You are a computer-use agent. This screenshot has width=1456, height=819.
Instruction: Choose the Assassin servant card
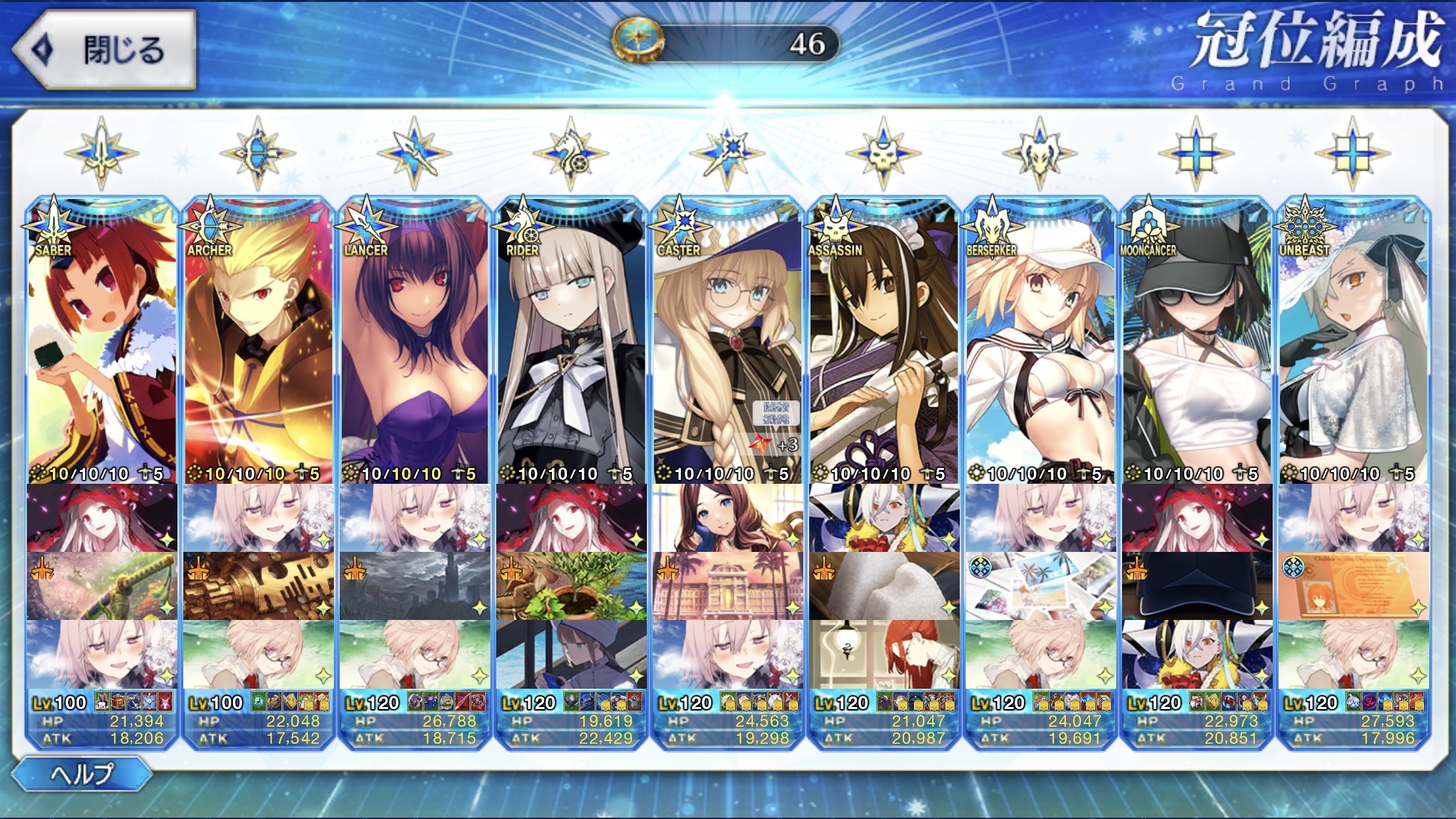[884, 340]
